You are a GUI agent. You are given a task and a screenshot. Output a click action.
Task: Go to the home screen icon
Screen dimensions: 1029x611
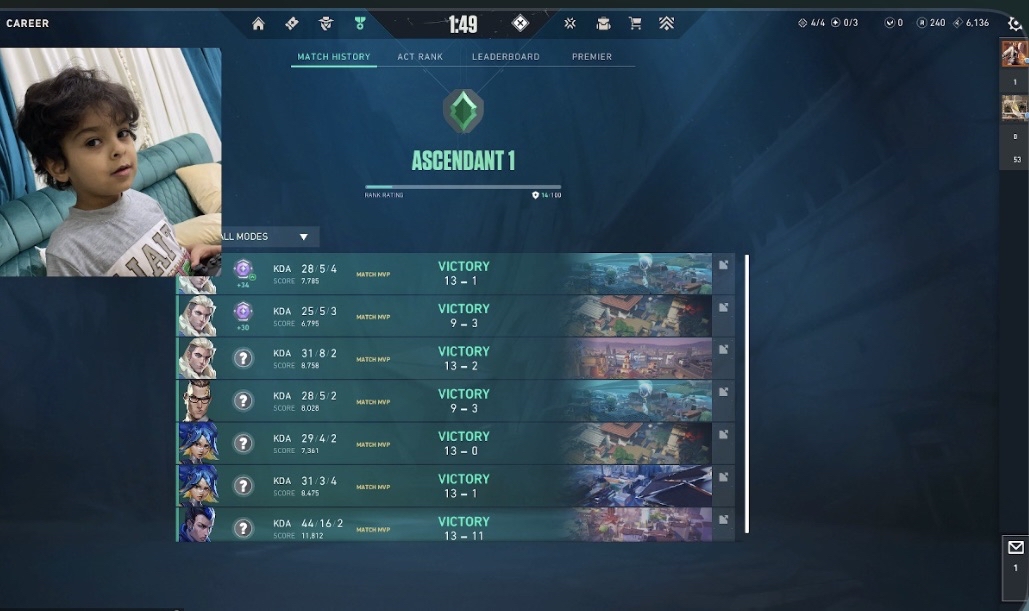258,23
